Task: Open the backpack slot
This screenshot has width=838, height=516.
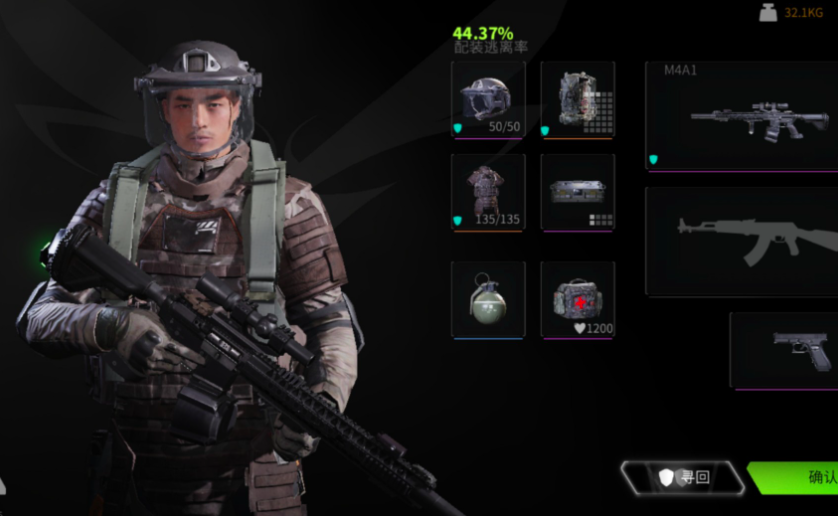Action: (x=578, y=99)
